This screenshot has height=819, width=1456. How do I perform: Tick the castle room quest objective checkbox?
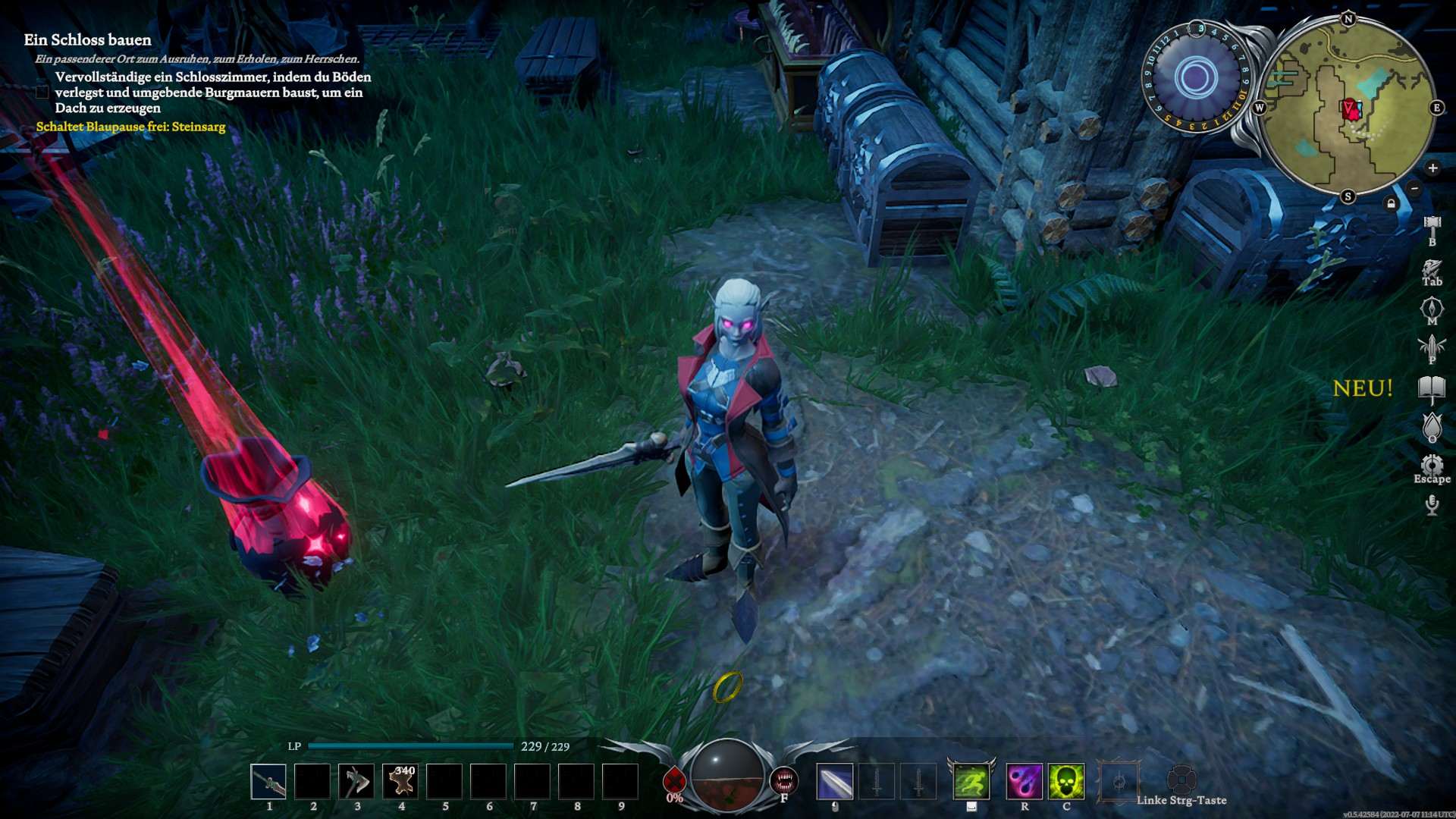(x=42, y=93)
